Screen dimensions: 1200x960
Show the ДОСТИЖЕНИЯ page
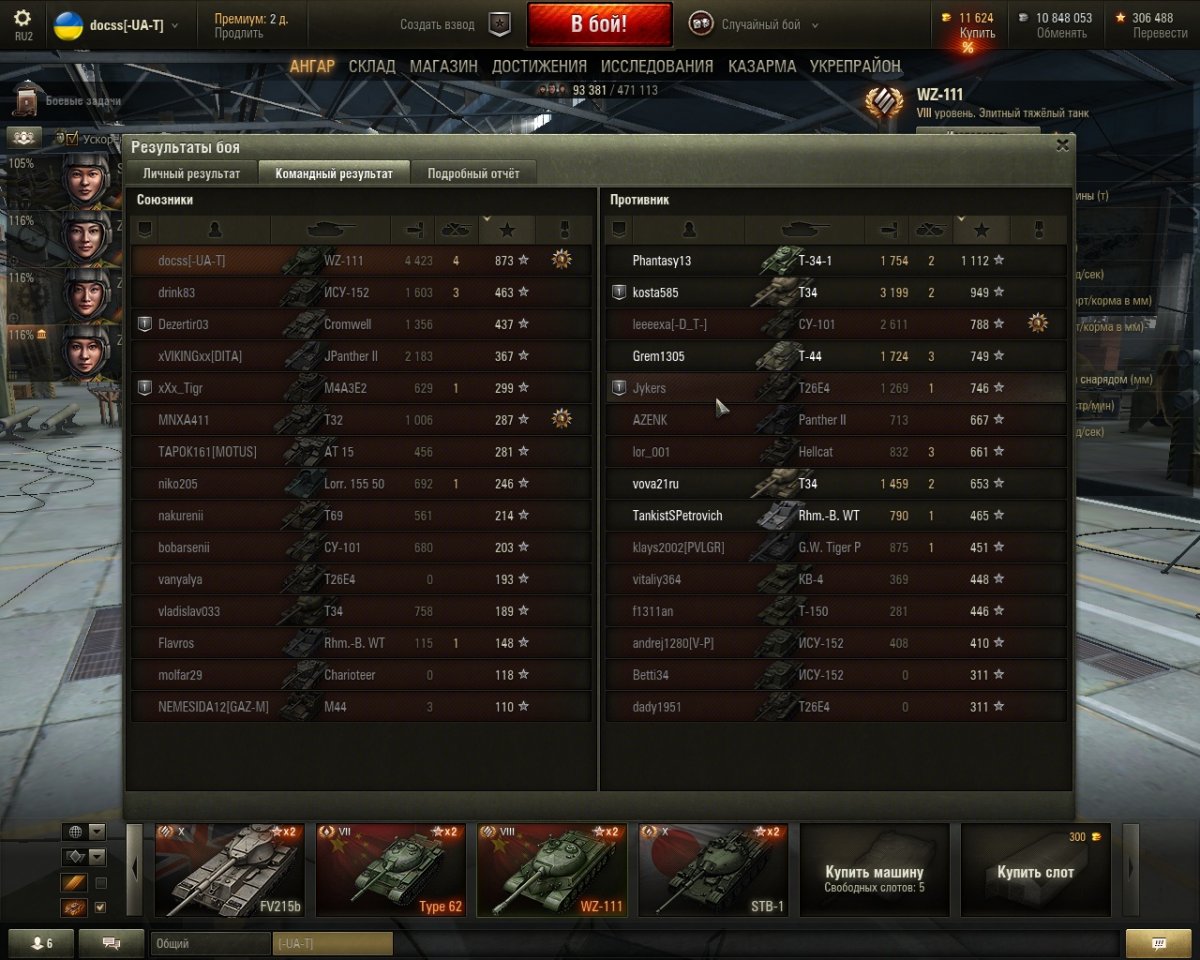[x=539, y=66]
